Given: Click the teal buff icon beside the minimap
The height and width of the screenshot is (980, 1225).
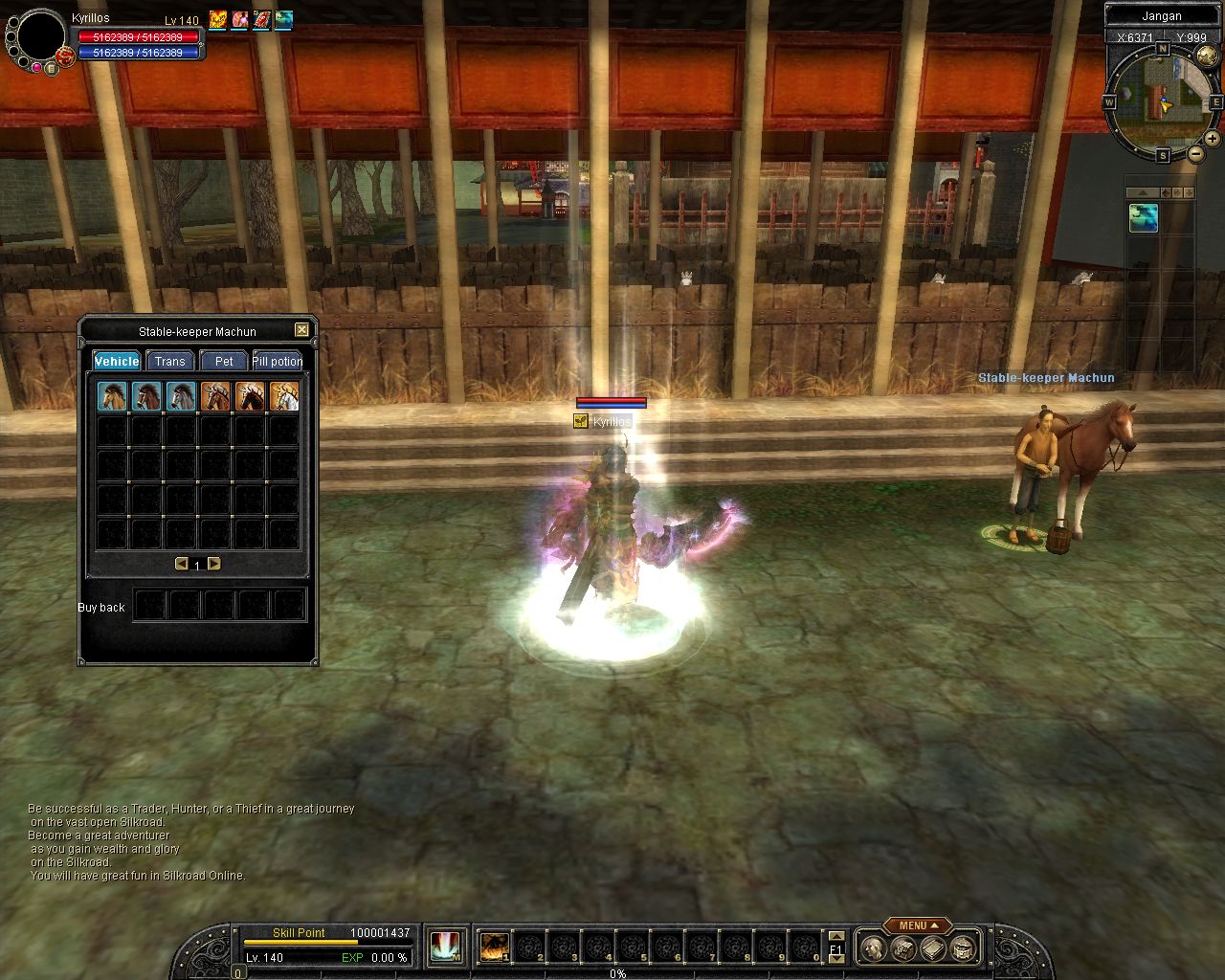Looking at the screenshot, I should [x=1143, y=218].
